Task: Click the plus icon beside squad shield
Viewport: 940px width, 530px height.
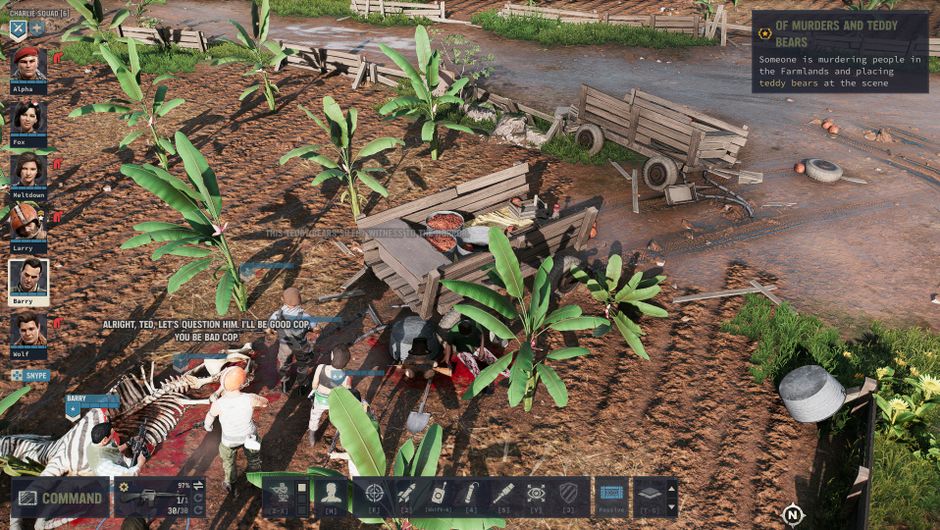Action: (x=37, y=29)
